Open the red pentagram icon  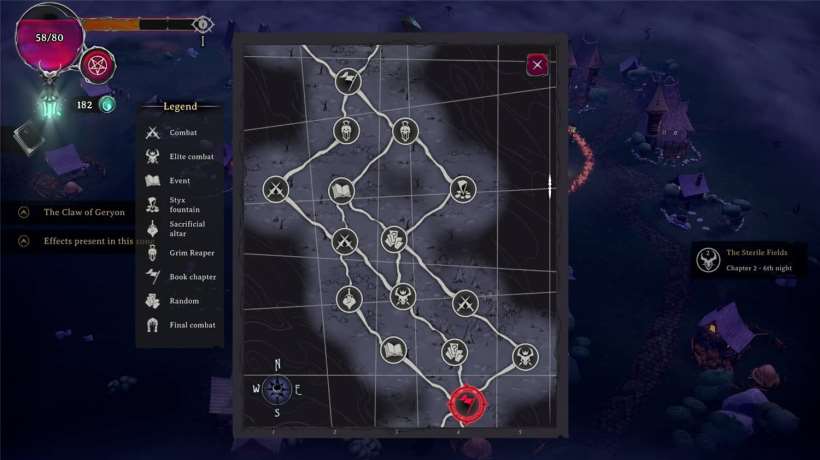[98, 65]
